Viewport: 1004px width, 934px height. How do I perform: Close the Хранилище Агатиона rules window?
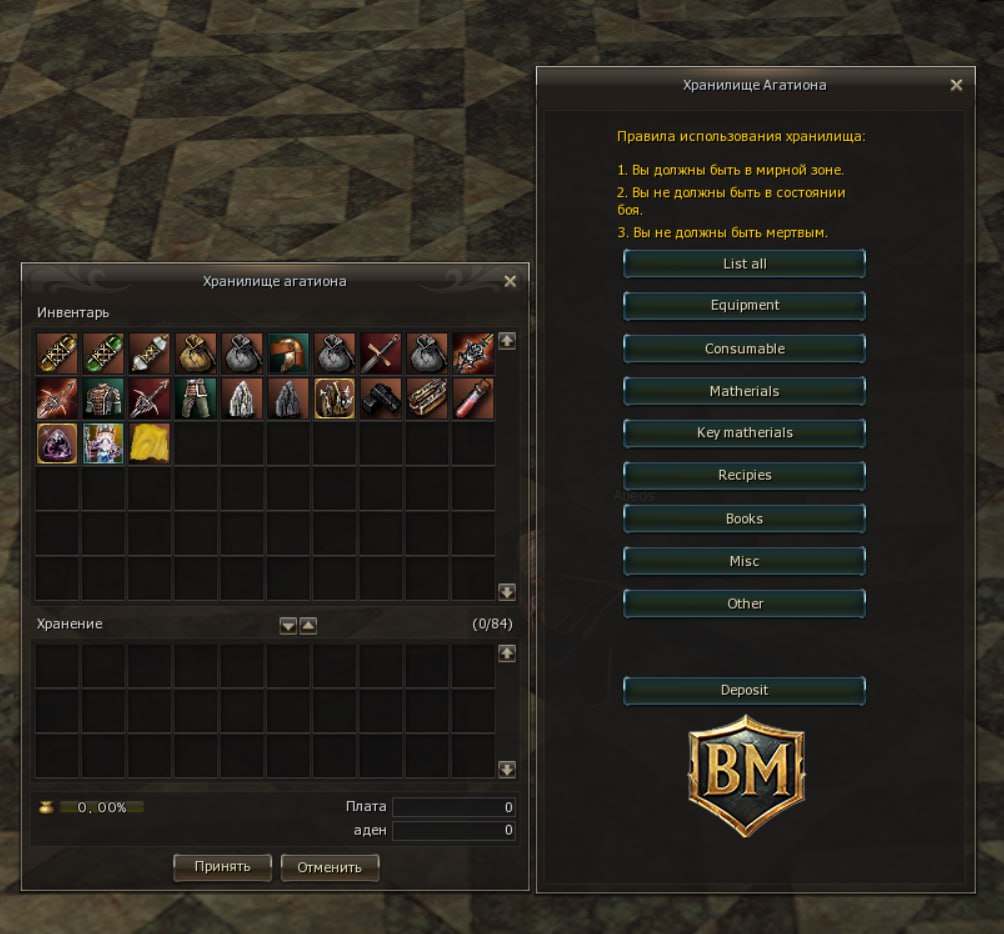click(x=956, y=86)
